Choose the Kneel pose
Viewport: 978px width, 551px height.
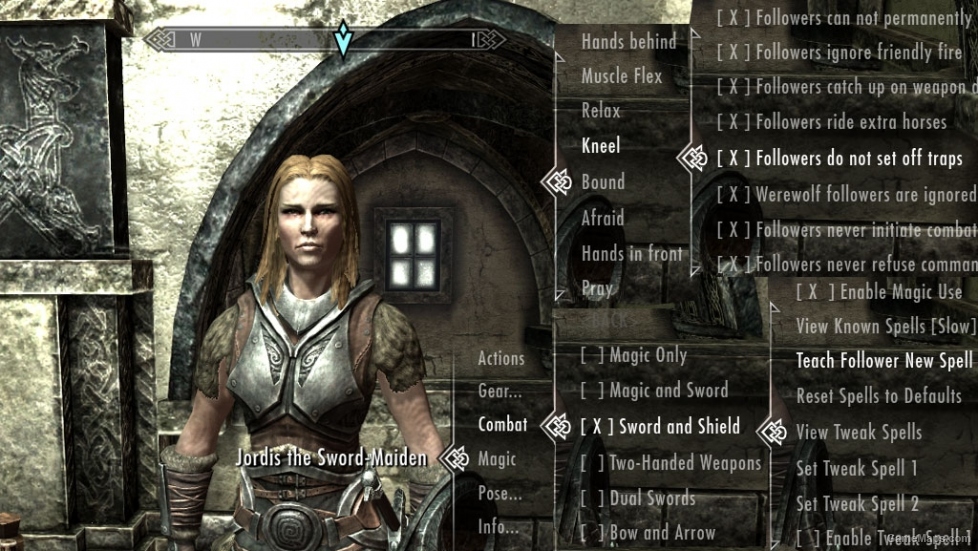point(601,146)
